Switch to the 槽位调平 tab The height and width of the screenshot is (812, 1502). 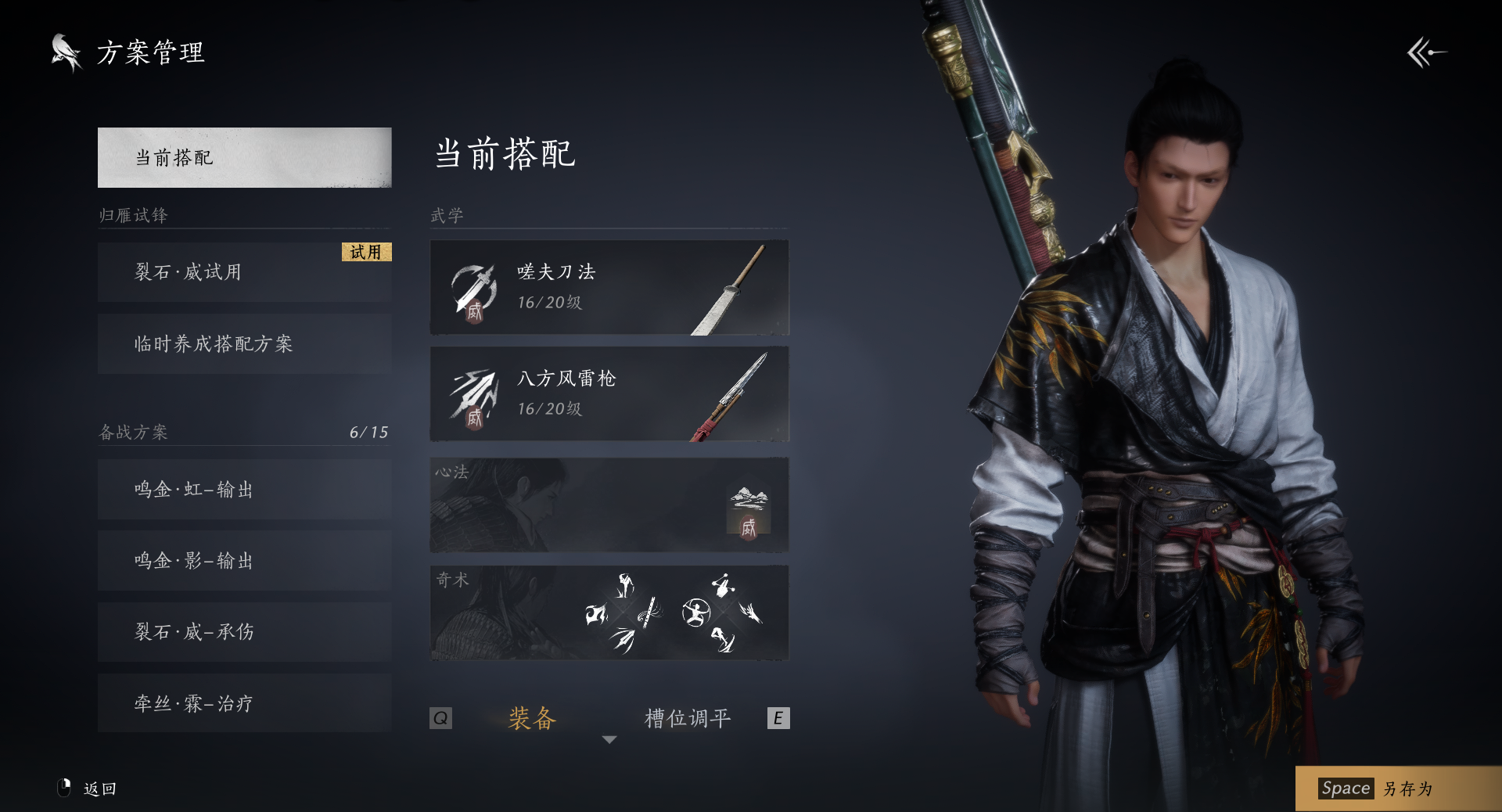[x=688, y=718]
